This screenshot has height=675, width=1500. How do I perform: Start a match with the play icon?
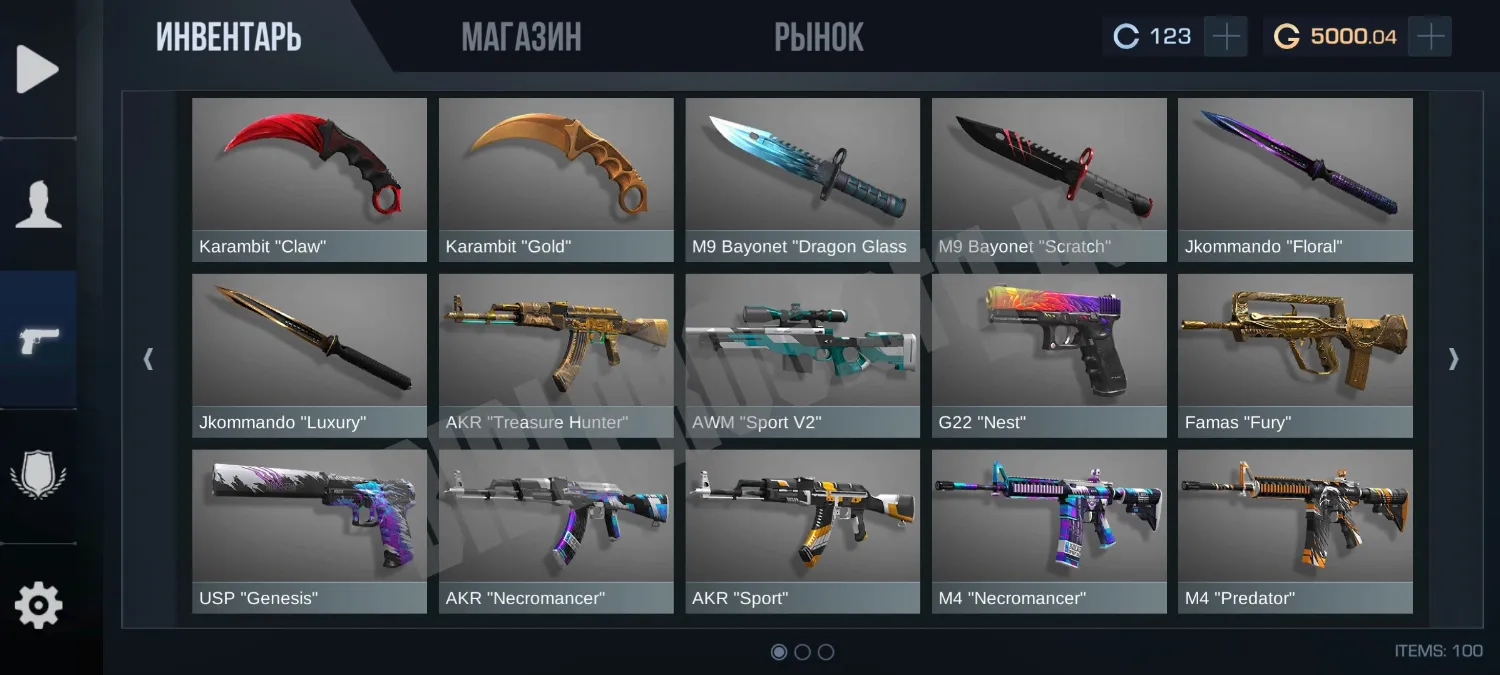(x=38, y=70)
